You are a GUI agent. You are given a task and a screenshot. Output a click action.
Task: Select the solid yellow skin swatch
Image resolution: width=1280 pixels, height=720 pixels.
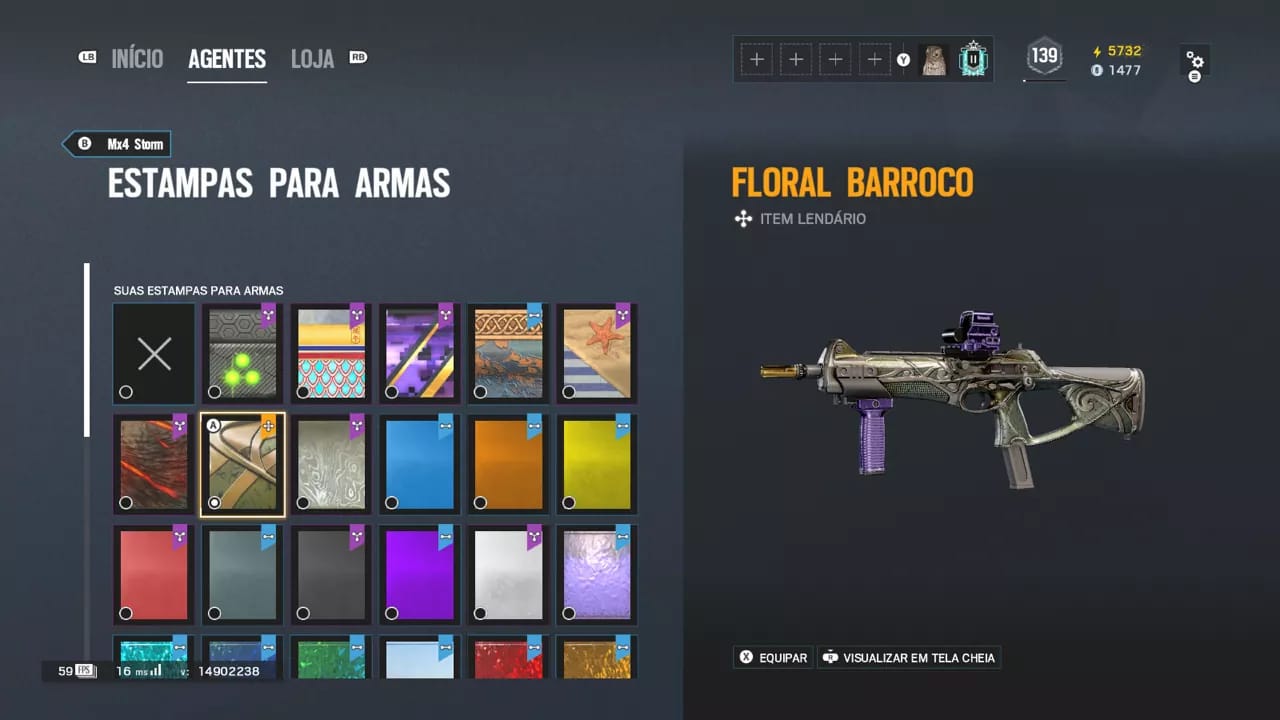click(596, 463)
